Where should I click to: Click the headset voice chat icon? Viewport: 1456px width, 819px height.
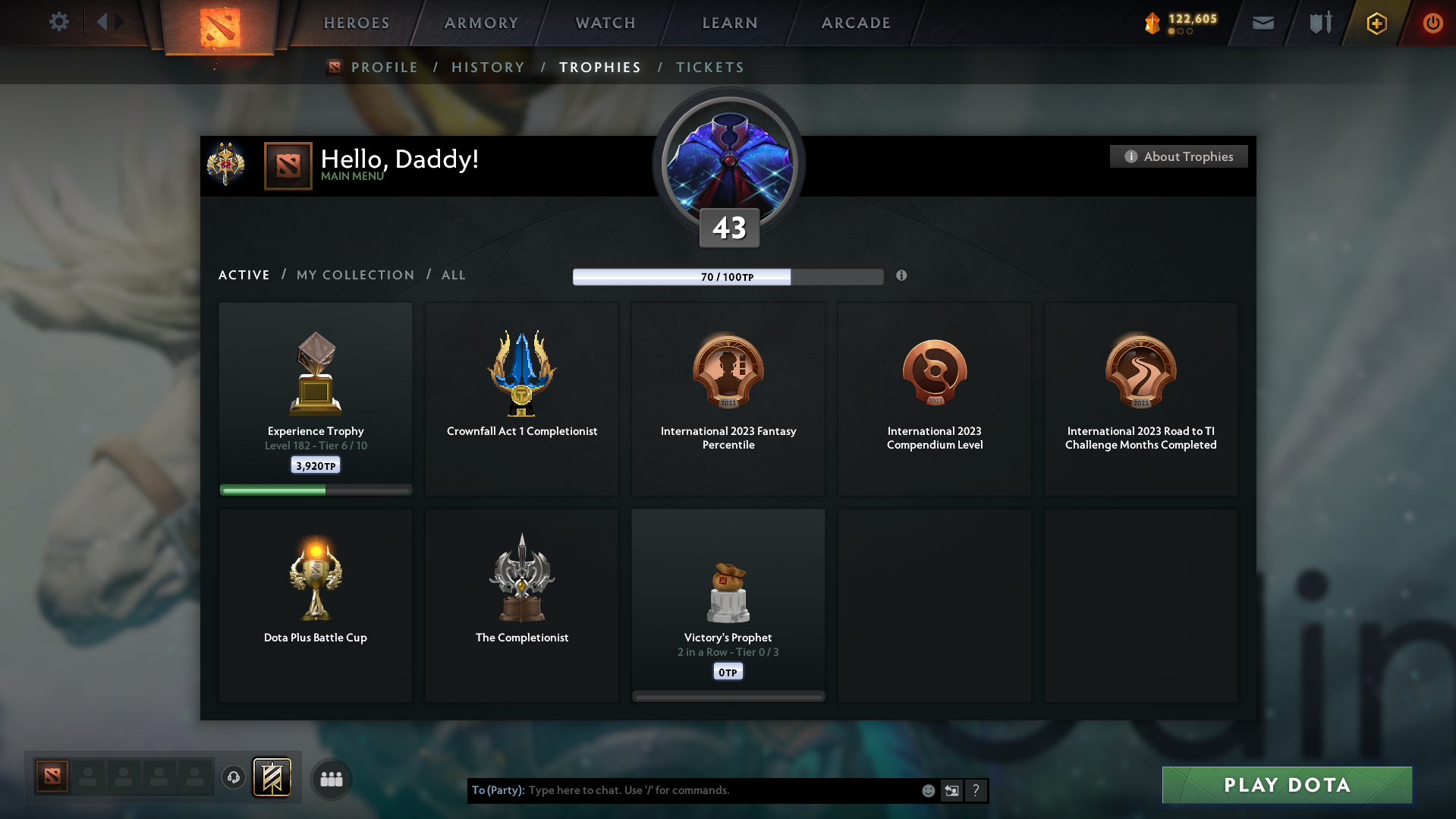pos(233,778)
